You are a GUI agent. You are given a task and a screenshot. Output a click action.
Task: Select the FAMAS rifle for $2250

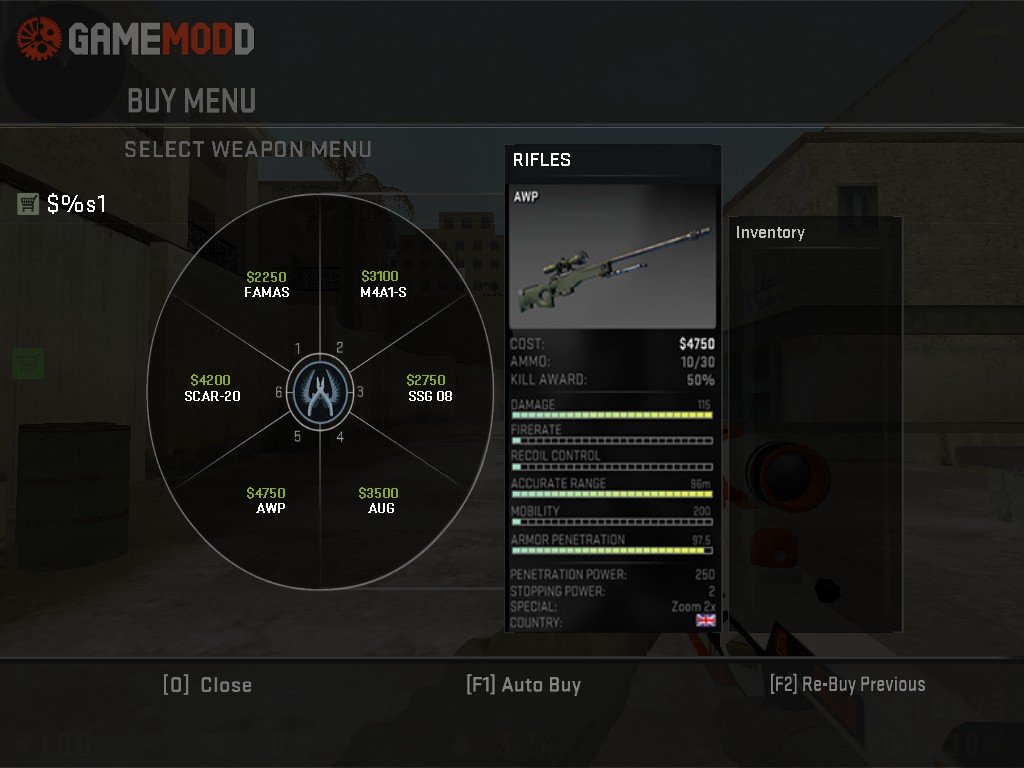click(x=267, y=285)
